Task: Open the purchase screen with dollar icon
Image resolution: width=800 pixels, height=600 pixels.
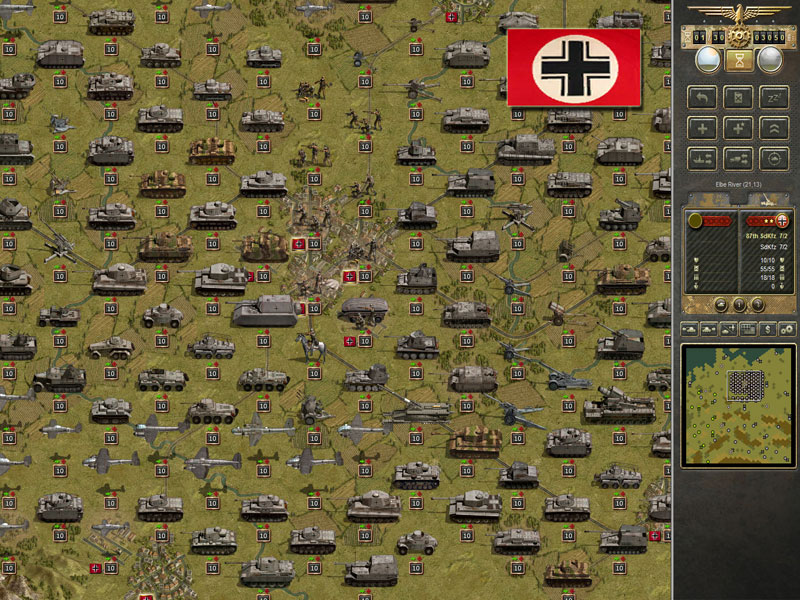Action: point(767,328)
